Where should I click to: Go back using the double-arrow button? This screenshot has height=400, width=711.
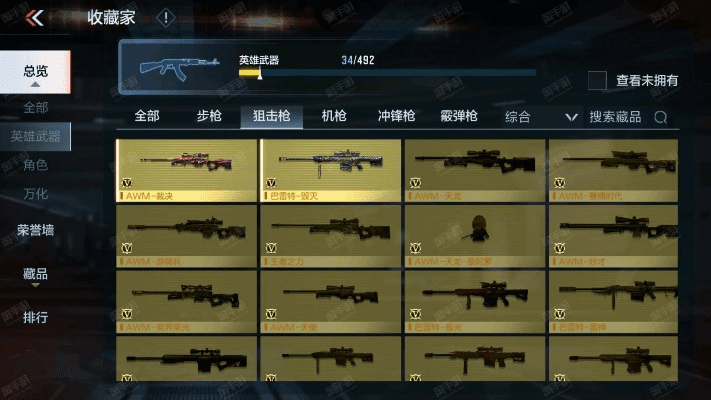coord(34,17)
